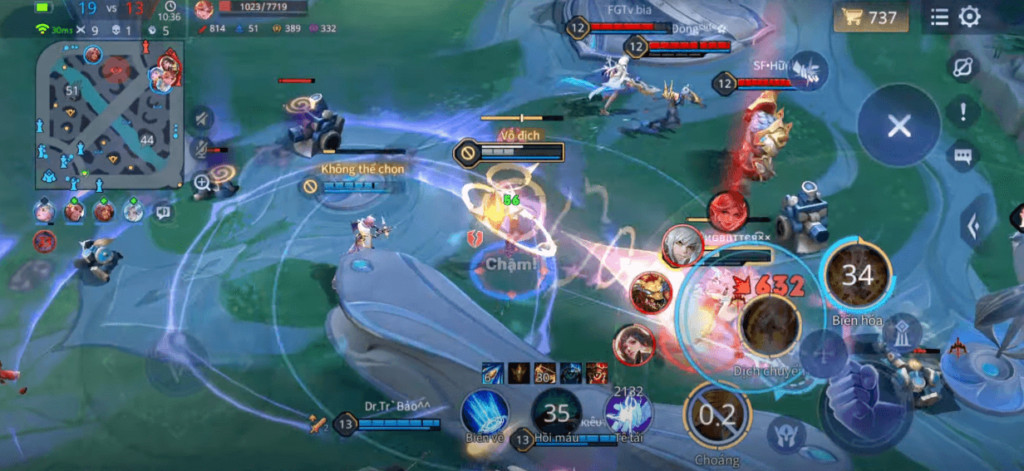Show the scoreboard list icon

click(940, 17)
